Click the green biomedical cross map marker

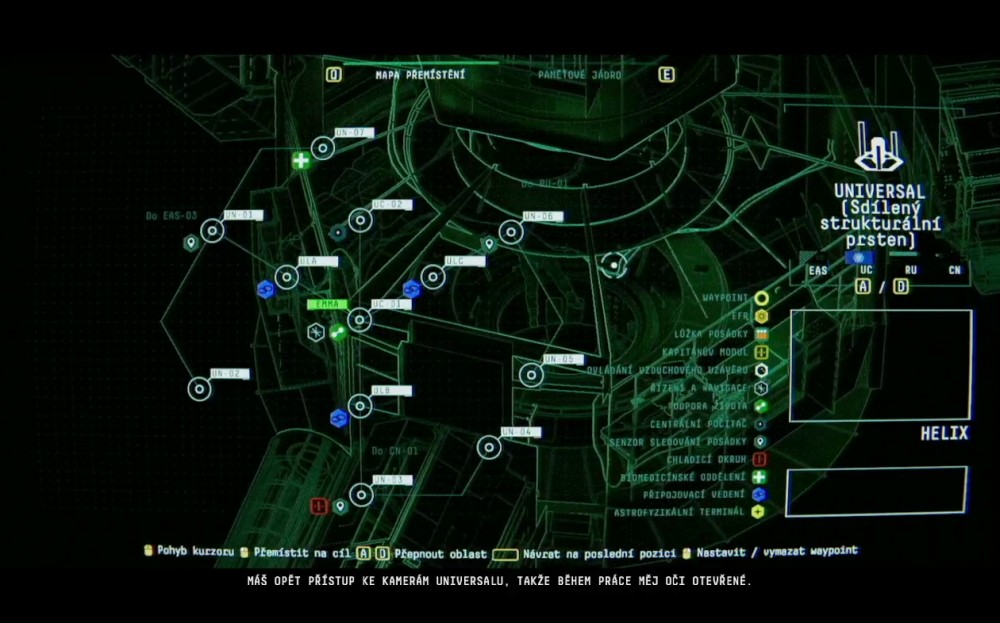301,160
